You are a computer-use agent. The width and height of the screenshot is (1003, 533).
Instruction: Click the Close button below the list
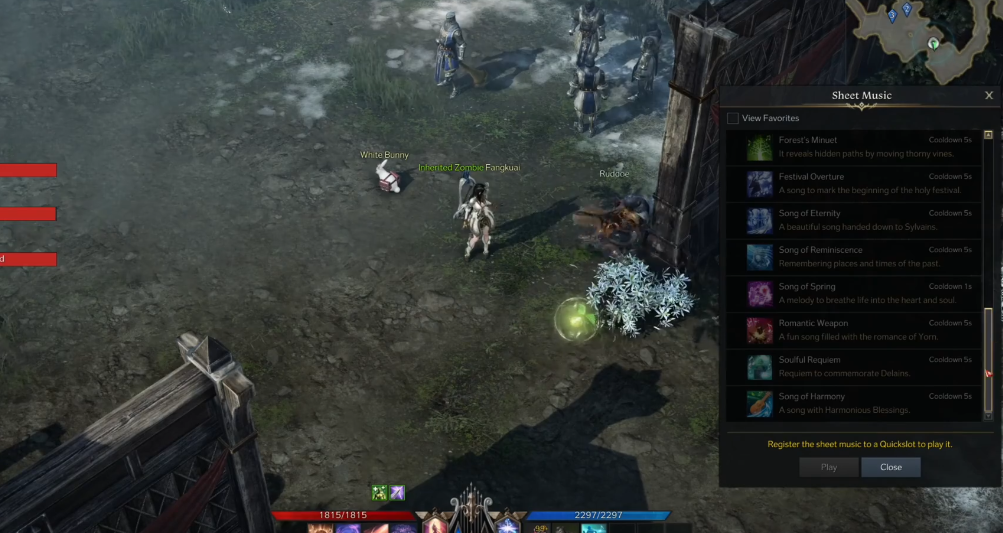coord(891,467)
